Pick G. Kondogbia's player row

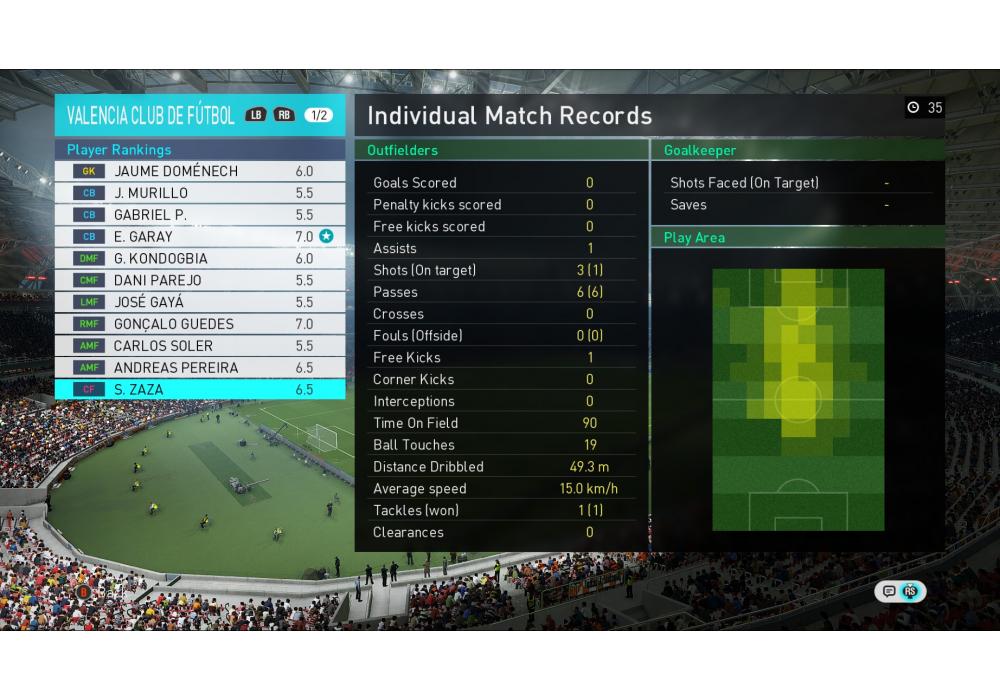pyautogui.click(x=200, y=259)
